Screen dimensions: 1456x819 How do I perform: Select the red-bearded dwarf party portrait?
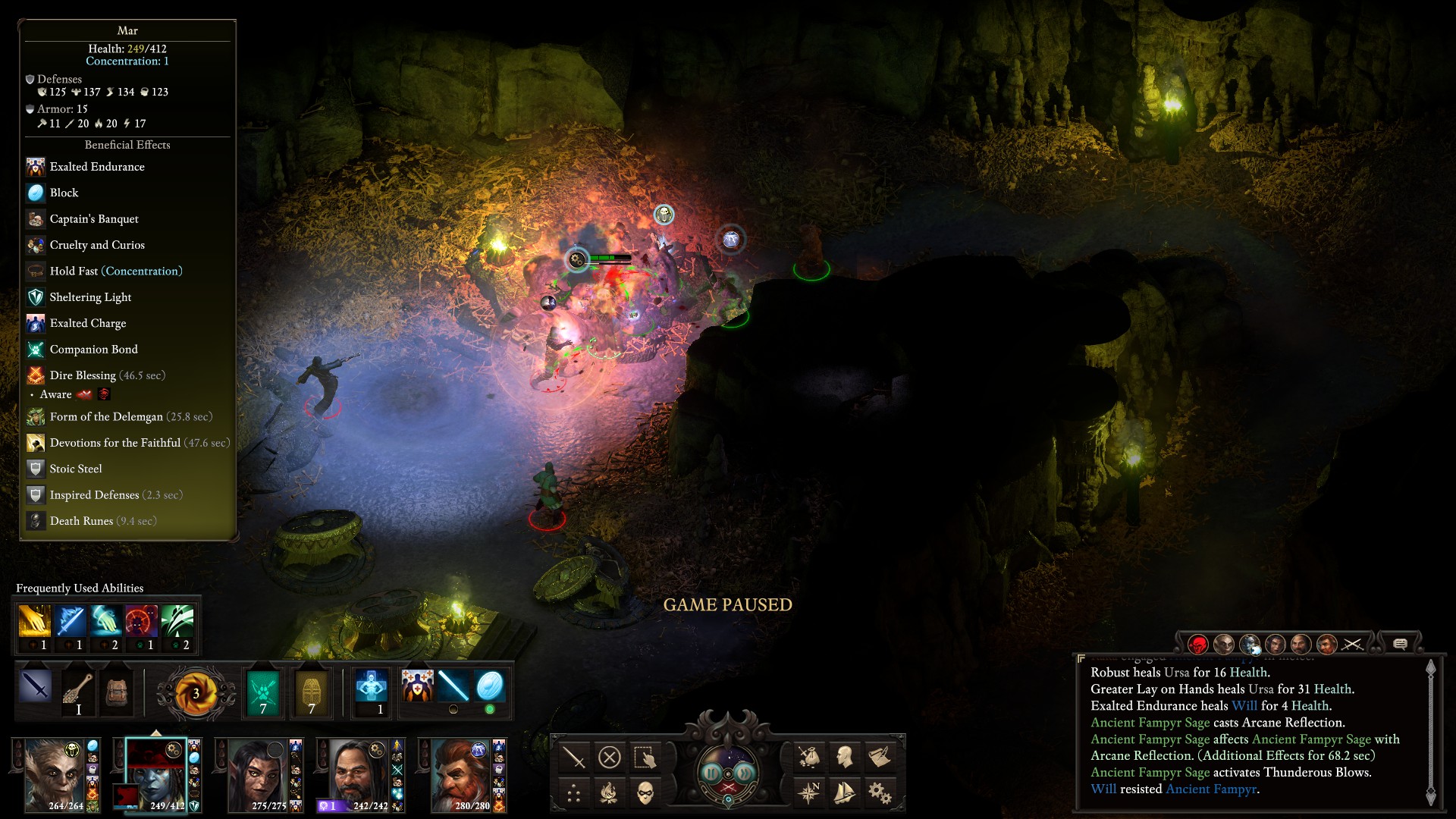pos(461,775)
